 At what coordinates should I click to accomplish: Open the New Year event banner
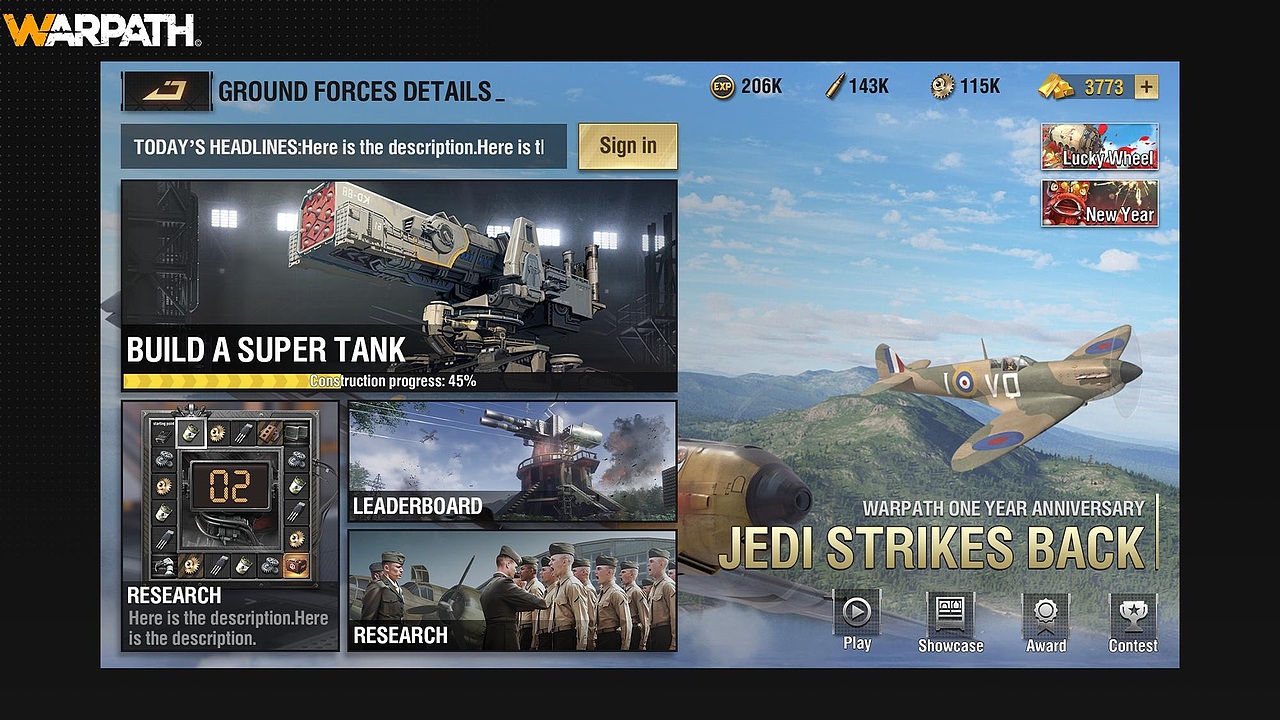1099,203
